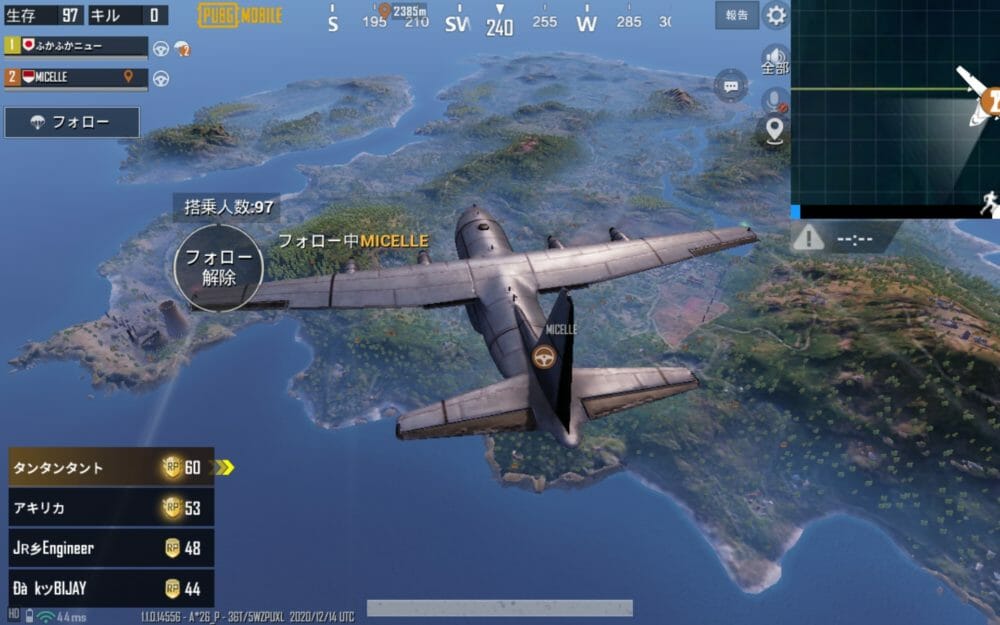Select the BIJAY RP 44 row
Image resolution: width=1000 pixels, height=625 pixels.
tap(110, 588)
